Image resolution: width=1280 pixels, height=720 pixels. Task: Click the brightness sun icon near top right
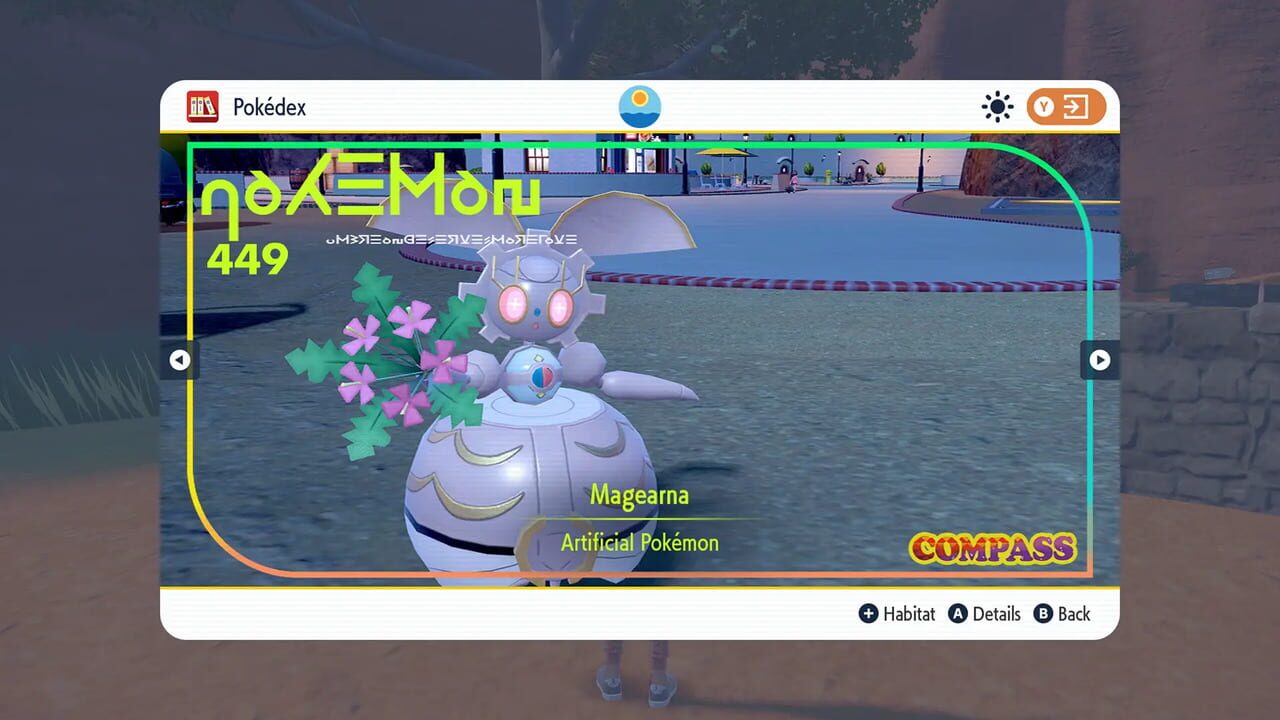tap(996, 105)
